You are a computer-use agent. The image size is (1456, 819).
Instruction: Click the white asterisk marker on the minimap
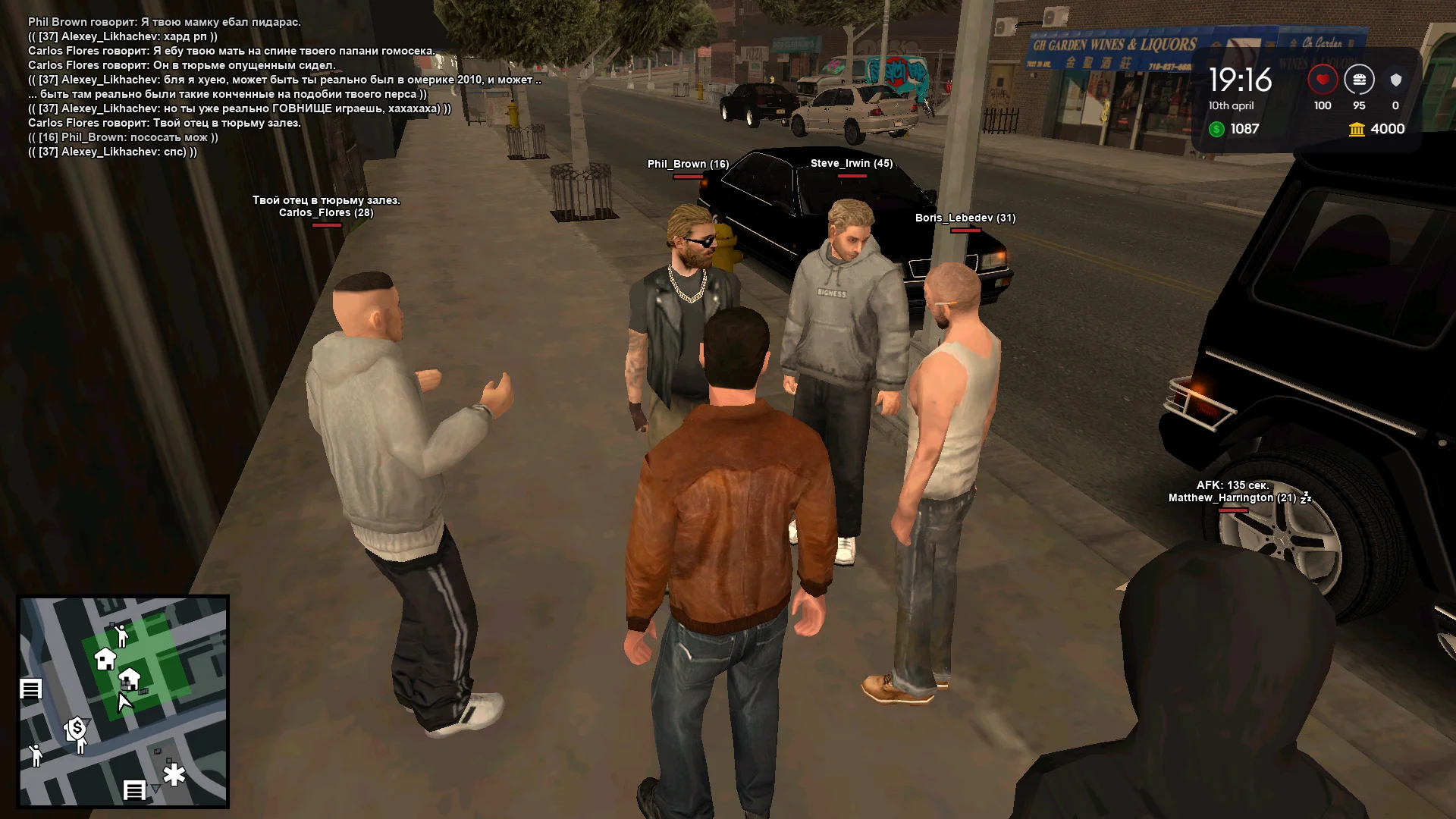174,776
